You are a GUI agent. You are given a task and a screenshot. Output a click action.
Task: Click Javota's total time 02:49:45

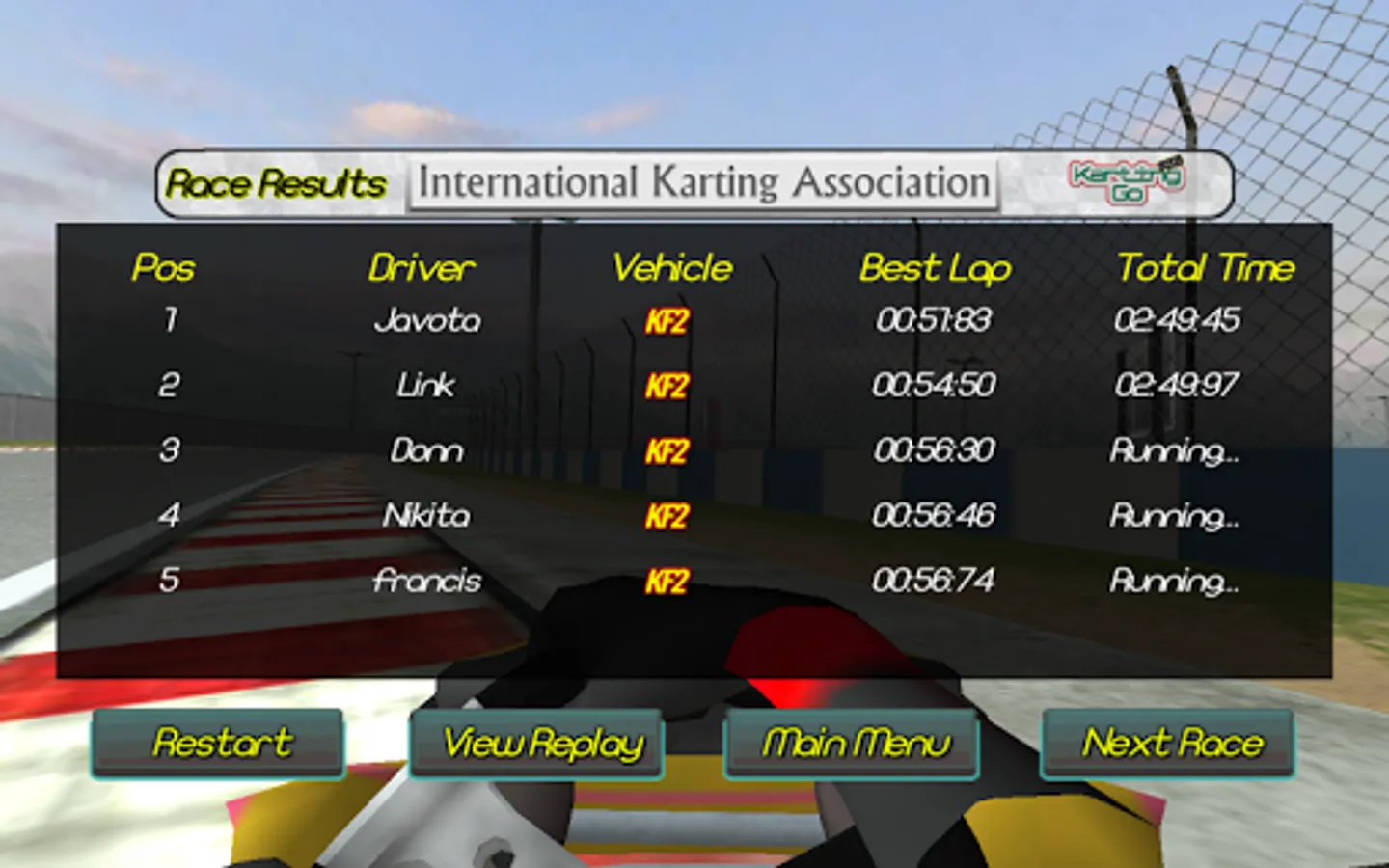[x=1180, y=320]
